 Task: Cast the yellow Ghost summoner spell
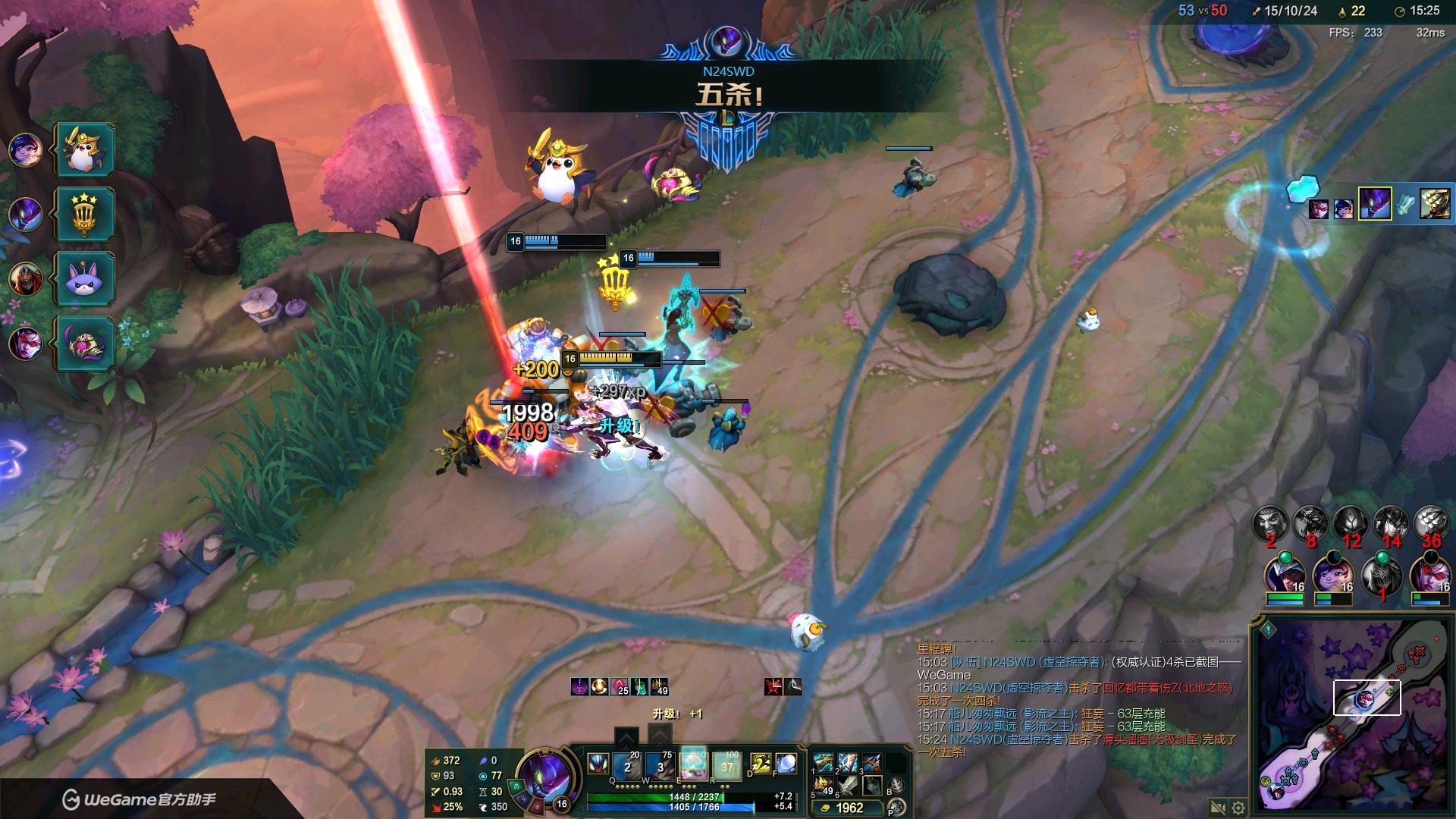pos(761,764)
